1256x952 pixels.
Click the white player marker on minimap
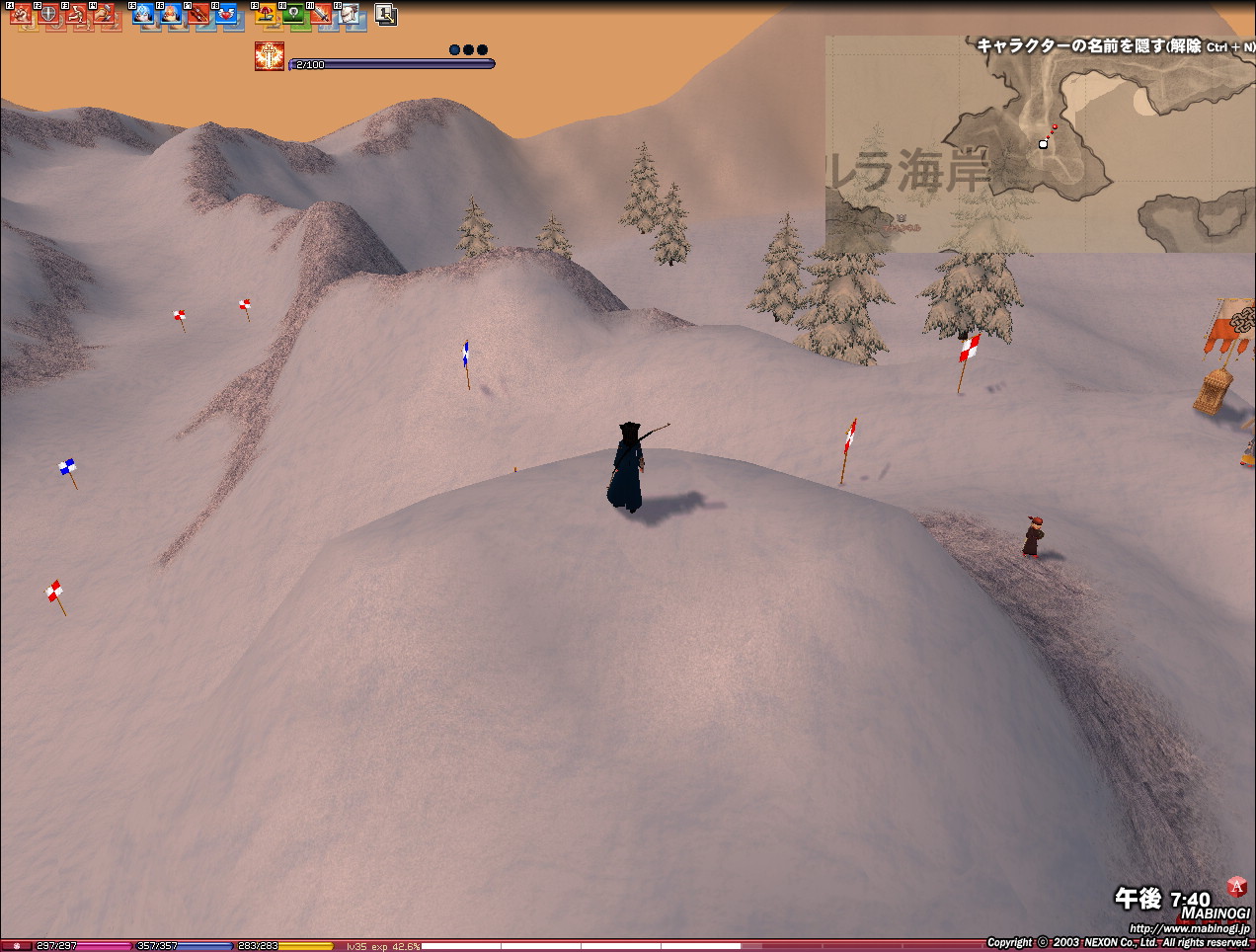coord(1043,144)
